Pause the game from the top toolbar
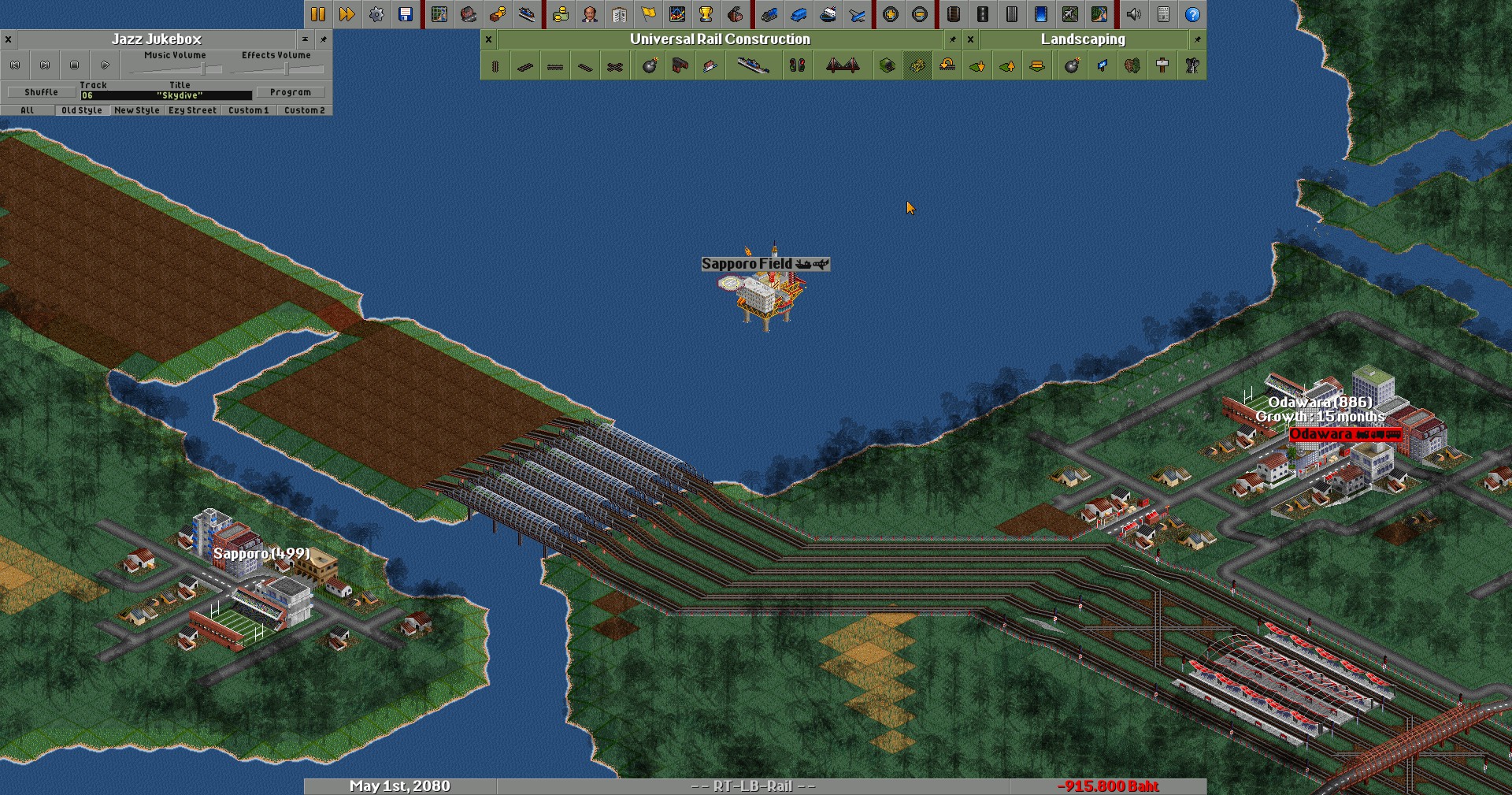Viewport: 1512px width, 795px height. point(317,14)
